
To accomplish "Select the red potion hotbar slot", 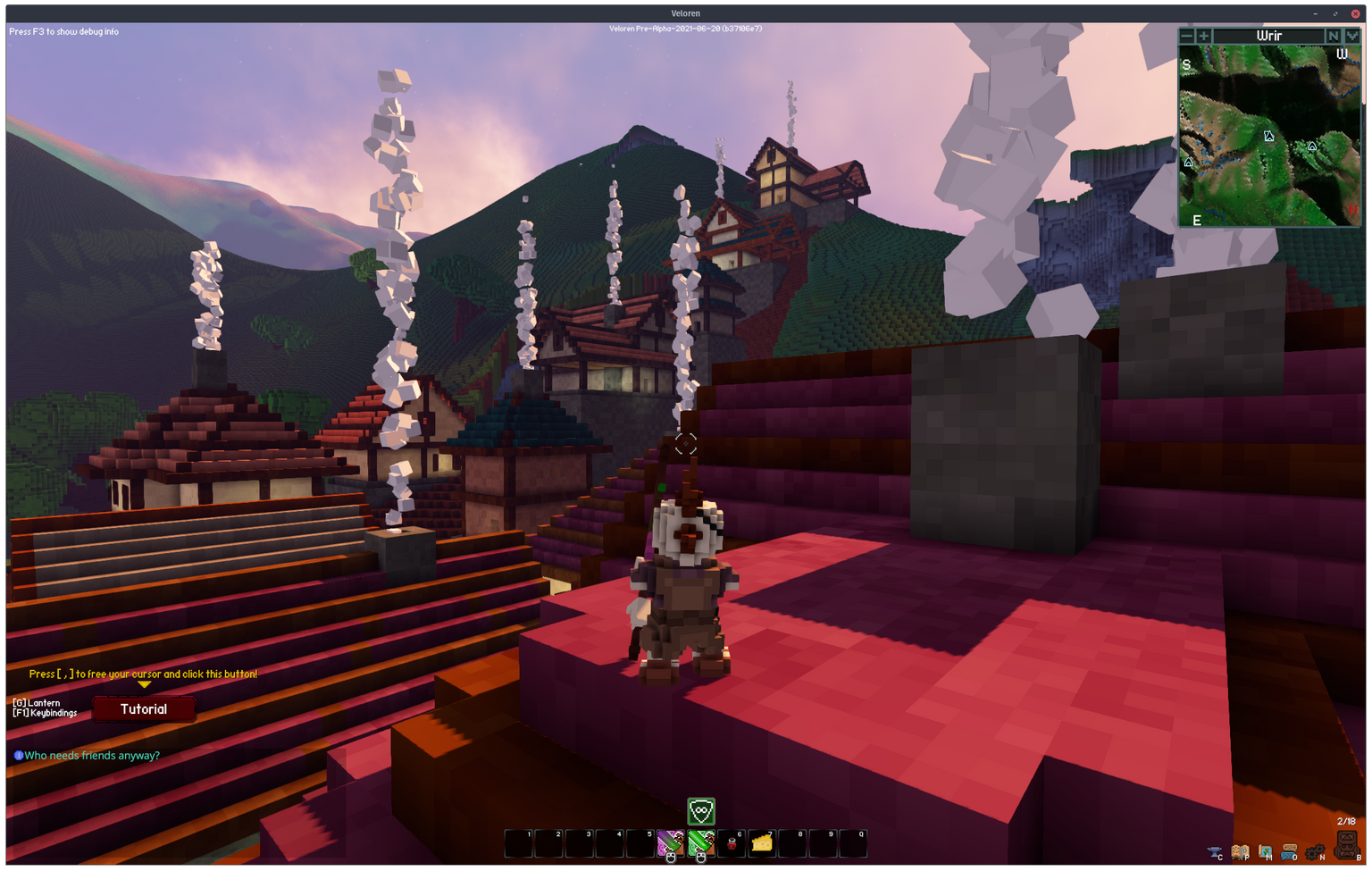I will tap(732, 843).
